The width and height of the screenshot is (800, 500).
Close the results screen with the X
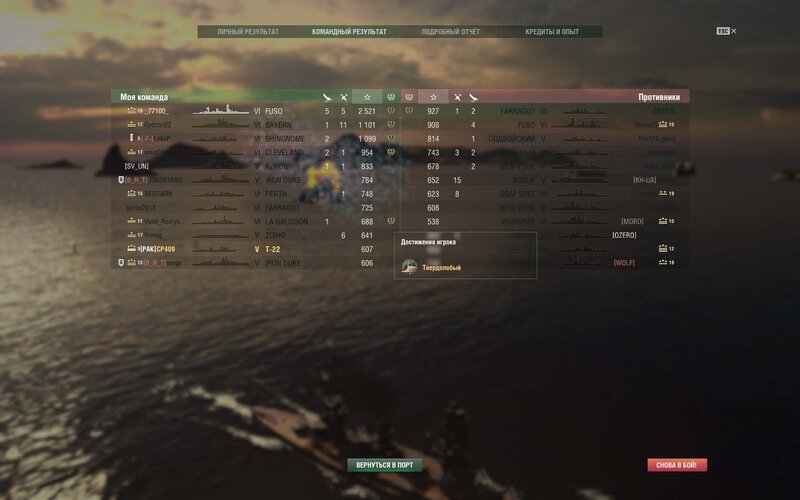pyautogui.click(x=733, y=31)
